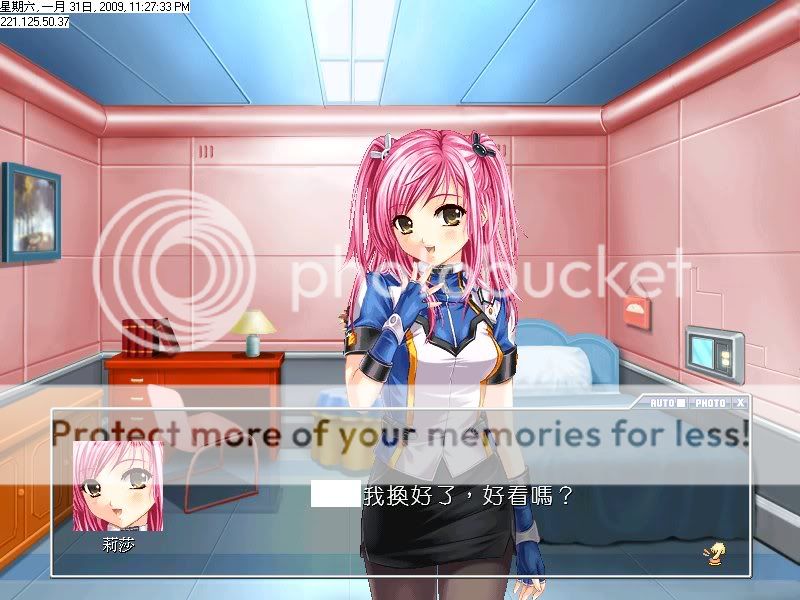800x600 pixels.
Task: Toggle the AUTO text advance button
Action: tap(667, 403)
